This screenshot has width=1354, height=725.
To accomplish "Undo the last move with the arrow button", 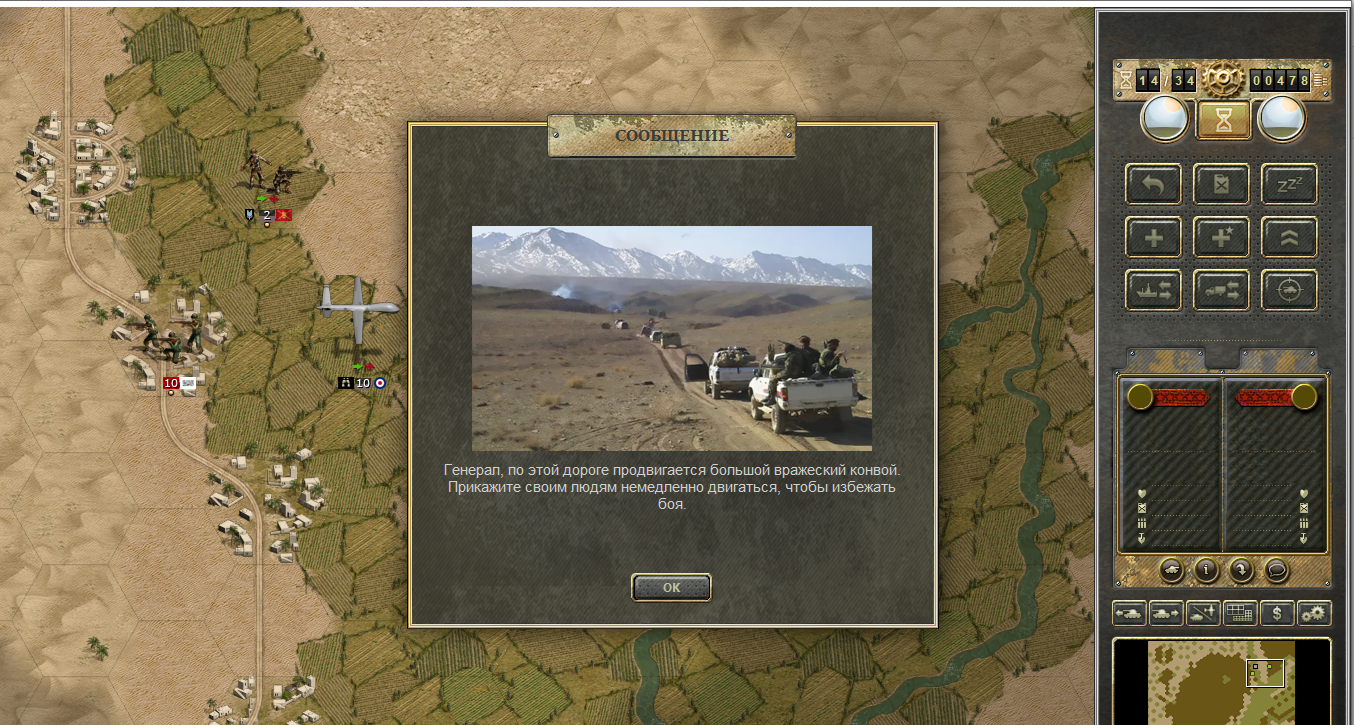I will pos(1153,185).
